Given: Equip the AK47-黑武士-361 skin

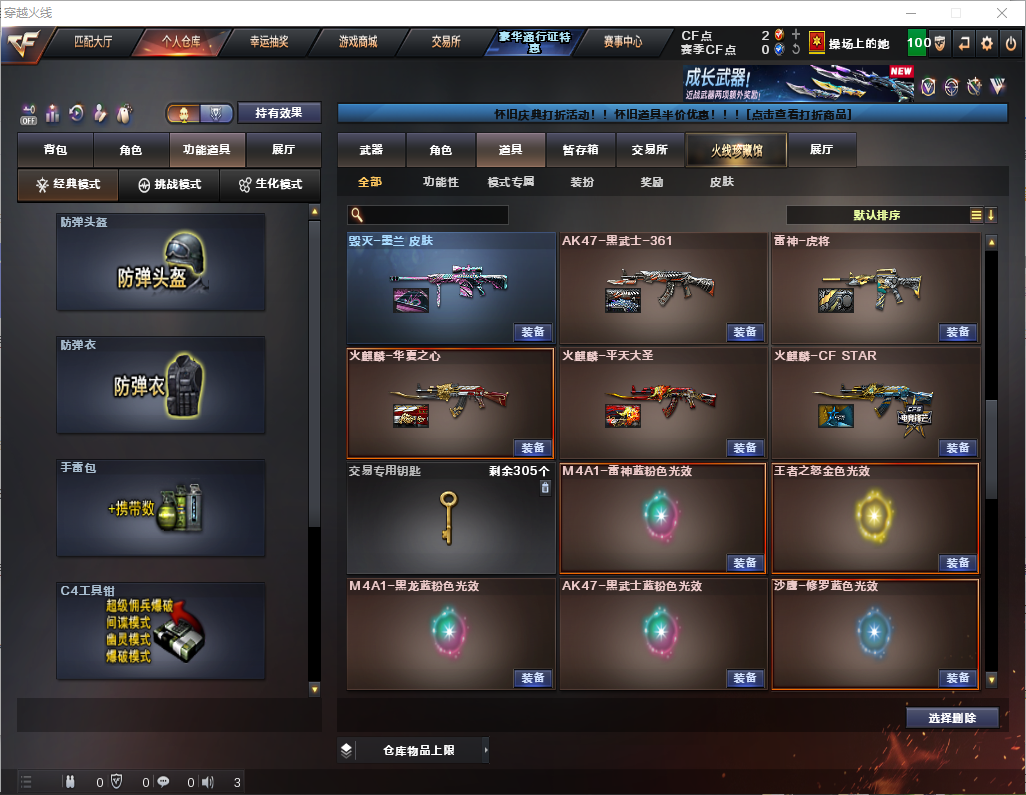Looking at the screenshot, I should [745, 332].
